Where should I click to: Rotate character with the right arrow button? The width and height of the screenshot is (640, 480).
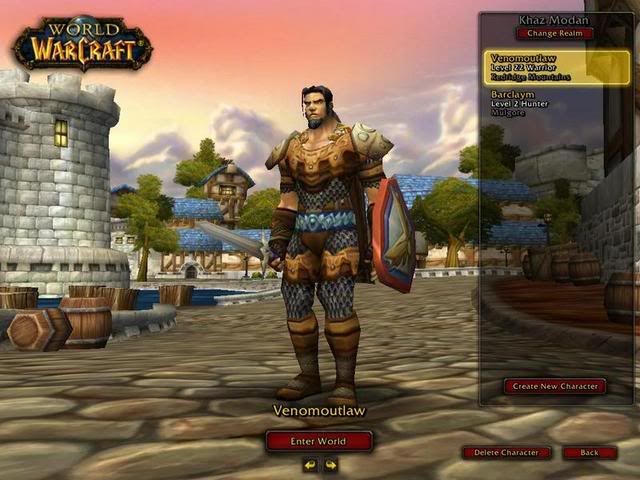[330, 465]
